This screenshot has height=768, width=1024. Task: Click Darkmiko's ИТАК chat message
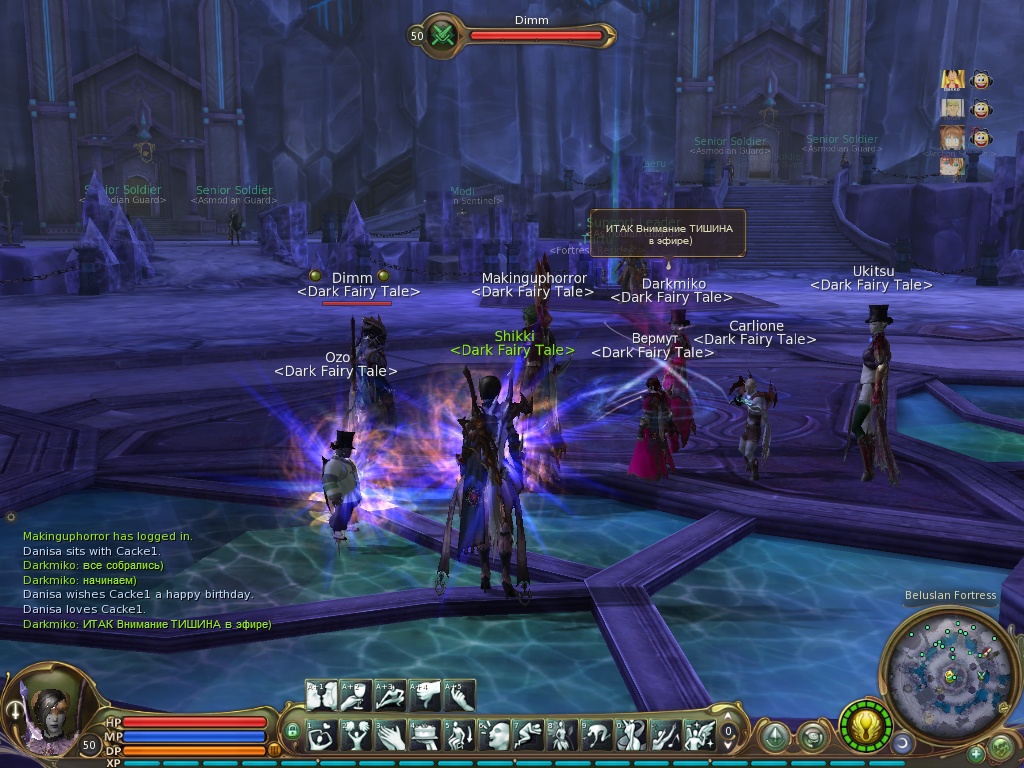147,624
